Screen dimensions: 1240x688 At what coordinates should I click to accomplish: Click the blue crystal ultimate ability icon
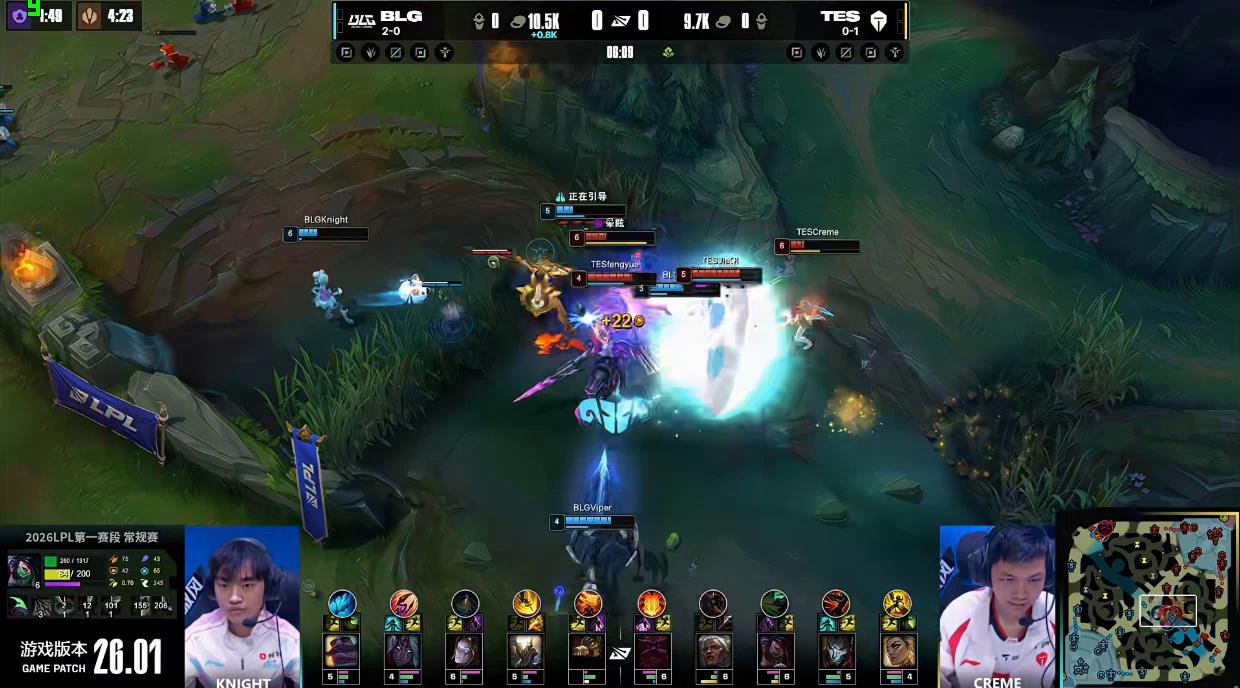coord(343,603)
